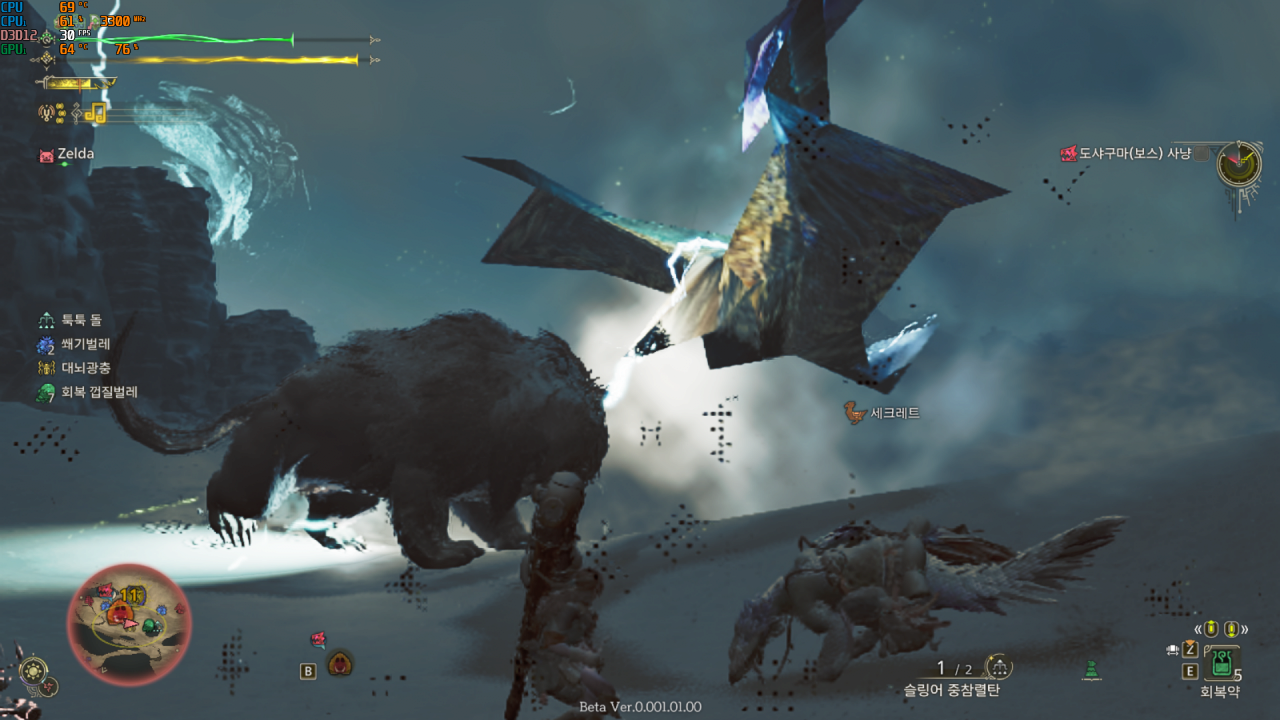Screen dimensions: 1280x720
Task: Click the orange monster marker on the minimap
Action: coord(119,611)
